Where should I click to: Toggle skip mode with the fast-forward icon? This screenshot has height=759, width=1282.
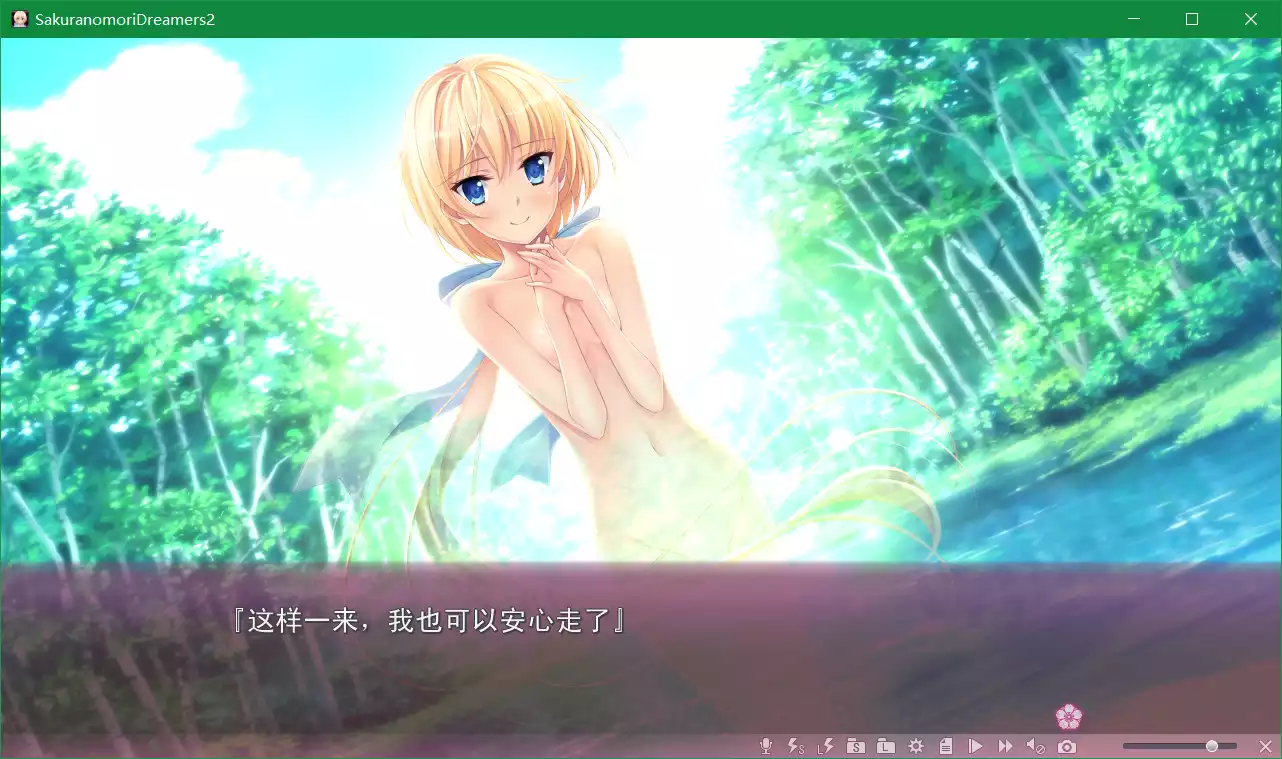pos(1006,745)
